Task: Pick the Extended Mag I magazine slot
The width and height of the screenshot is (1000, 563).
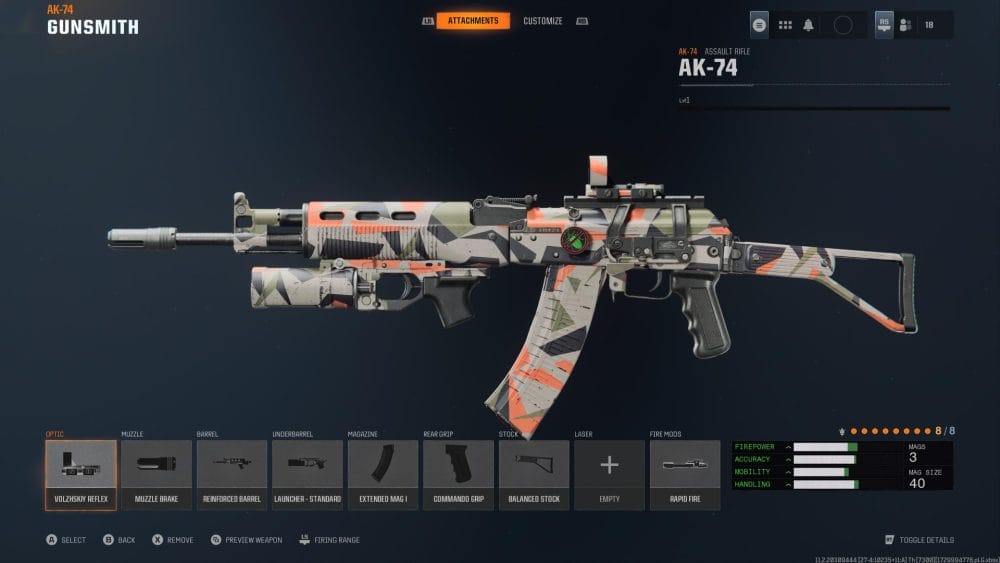Action: (383, 475)
